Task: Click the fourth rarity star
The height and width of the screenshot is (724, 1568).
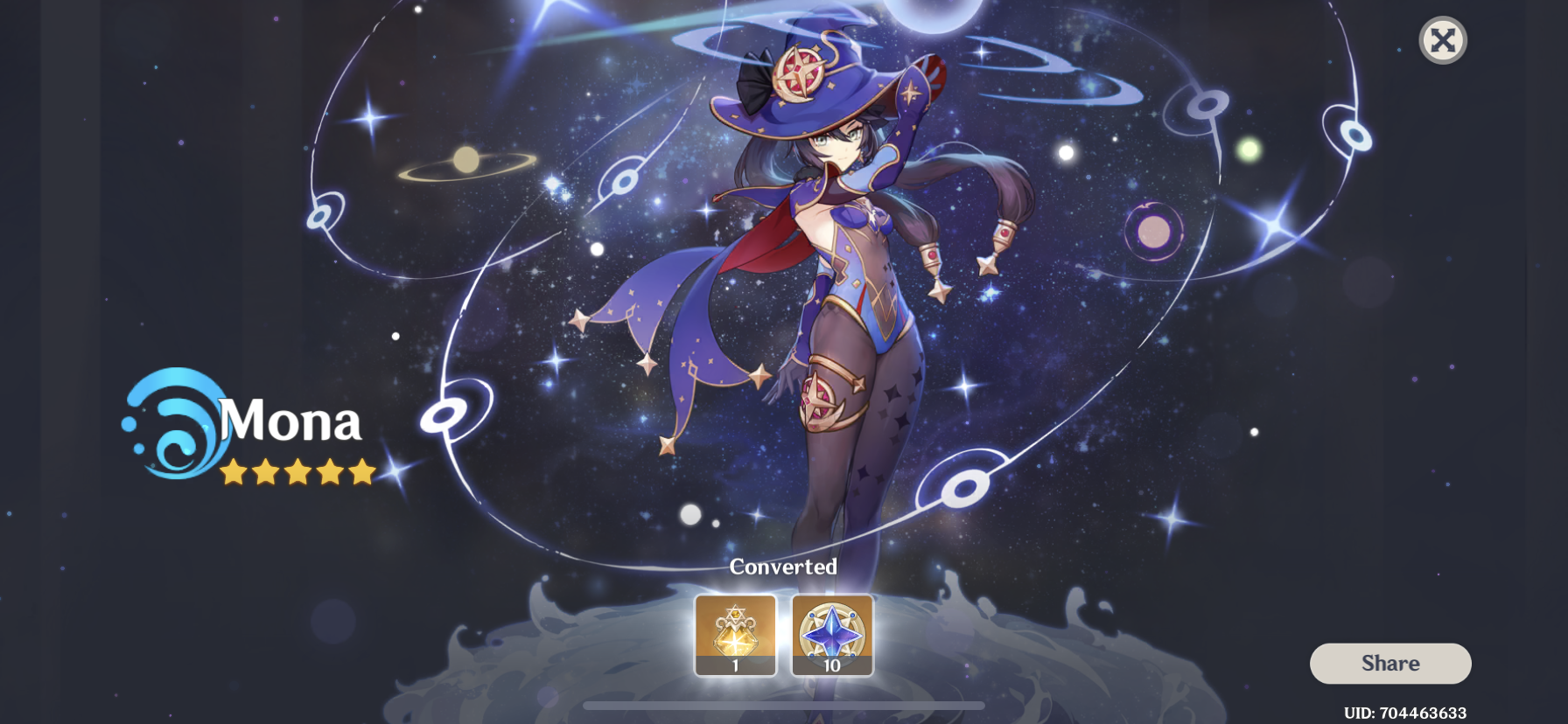Action: [x=330, y=472]
